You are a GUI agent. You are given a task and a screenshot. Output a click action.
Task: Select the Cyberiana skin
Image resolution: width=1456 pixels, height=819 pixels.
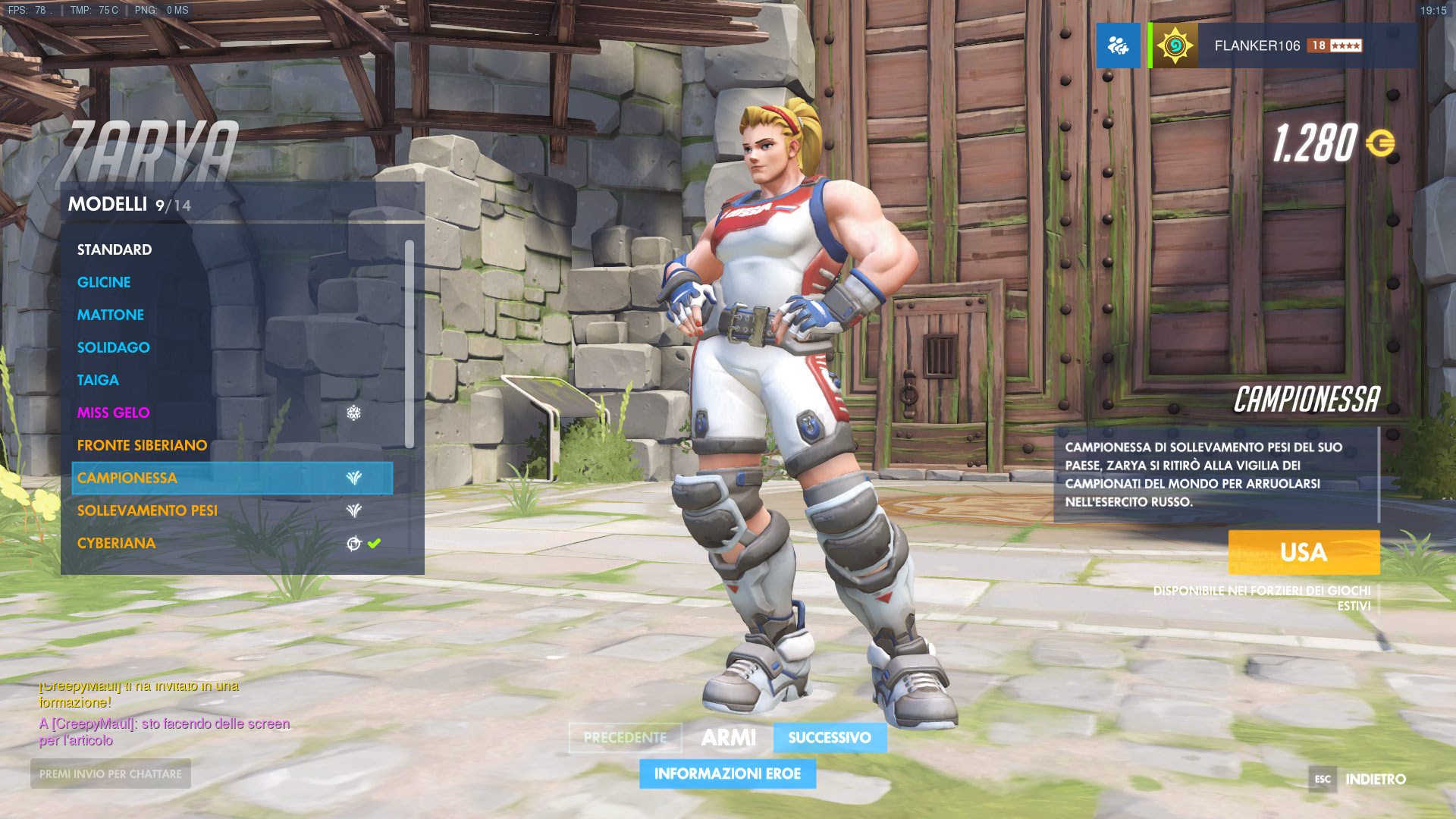[116, 543]
